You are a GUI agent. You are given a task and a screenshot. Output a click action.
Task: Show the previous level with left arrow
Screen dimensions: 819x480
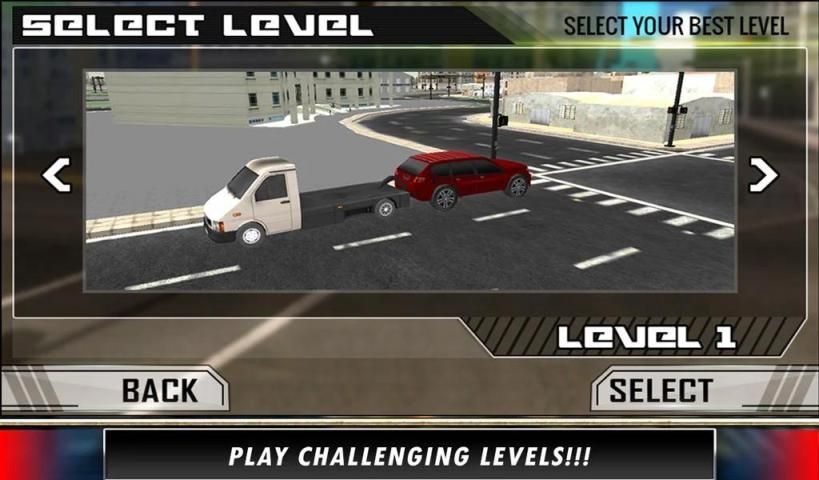(56, 176)
